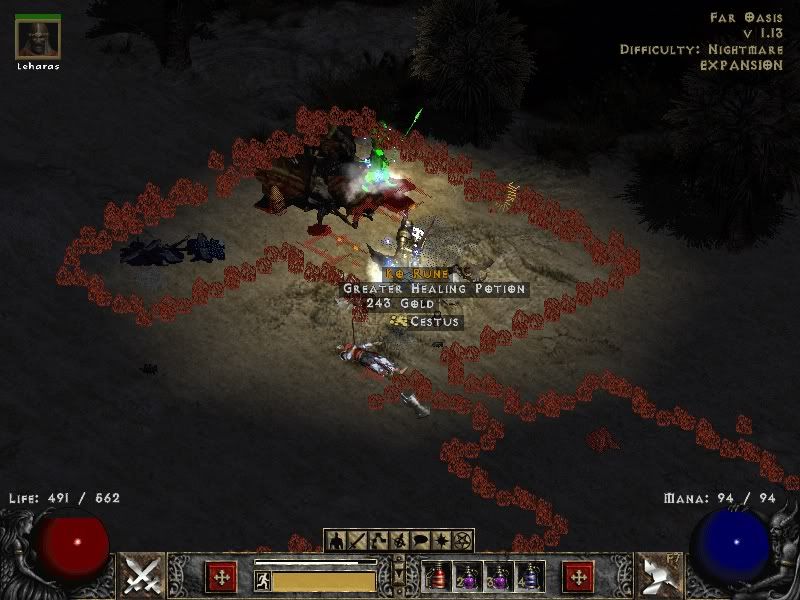Toggle the run/walk button
Screen dimensions: 800x600
tap(262, 579)
